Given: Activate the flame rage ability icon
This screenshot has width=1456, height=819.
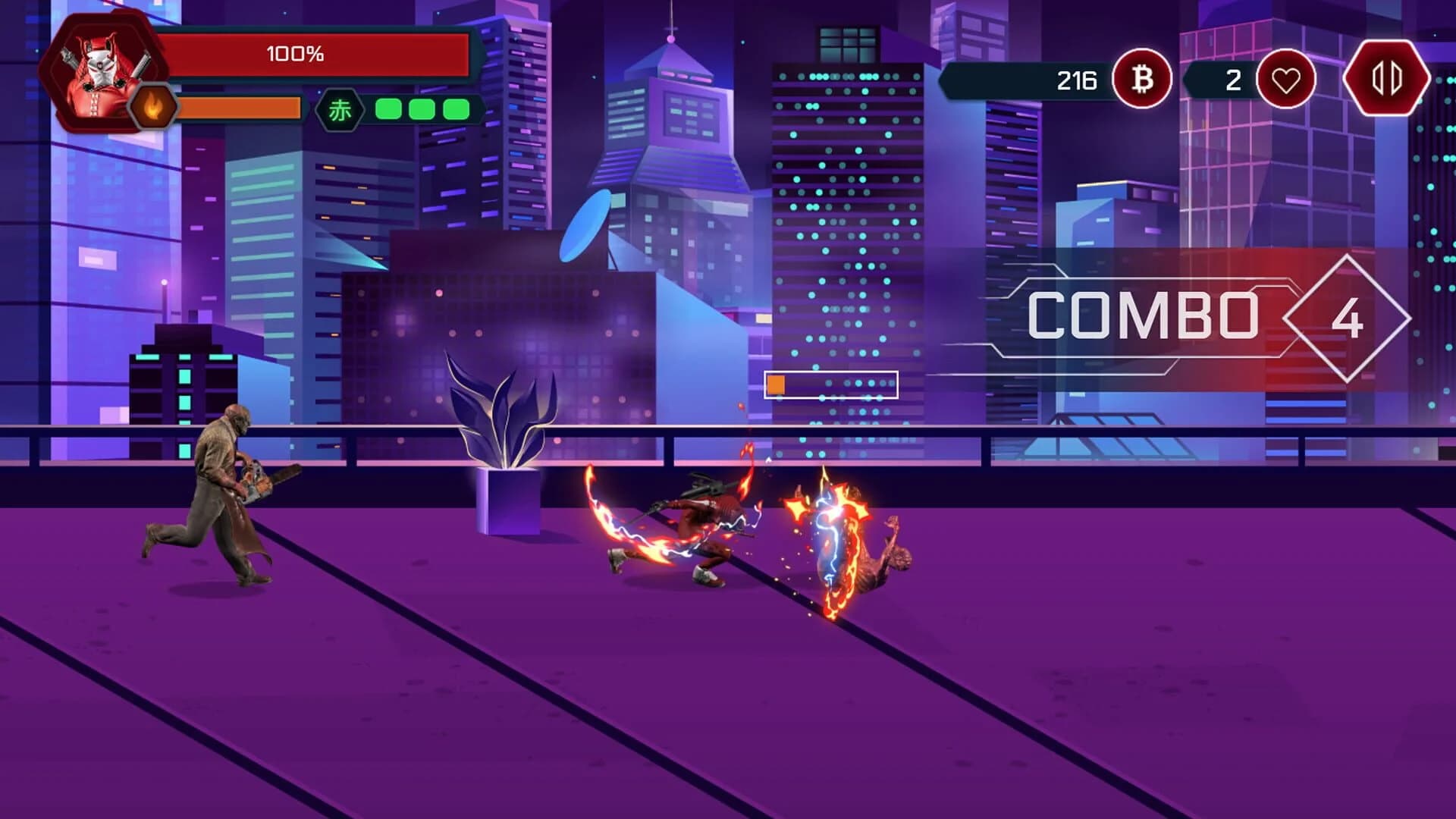Looking at the screenshot, I should pyautogui.click(x=153, y=108).
